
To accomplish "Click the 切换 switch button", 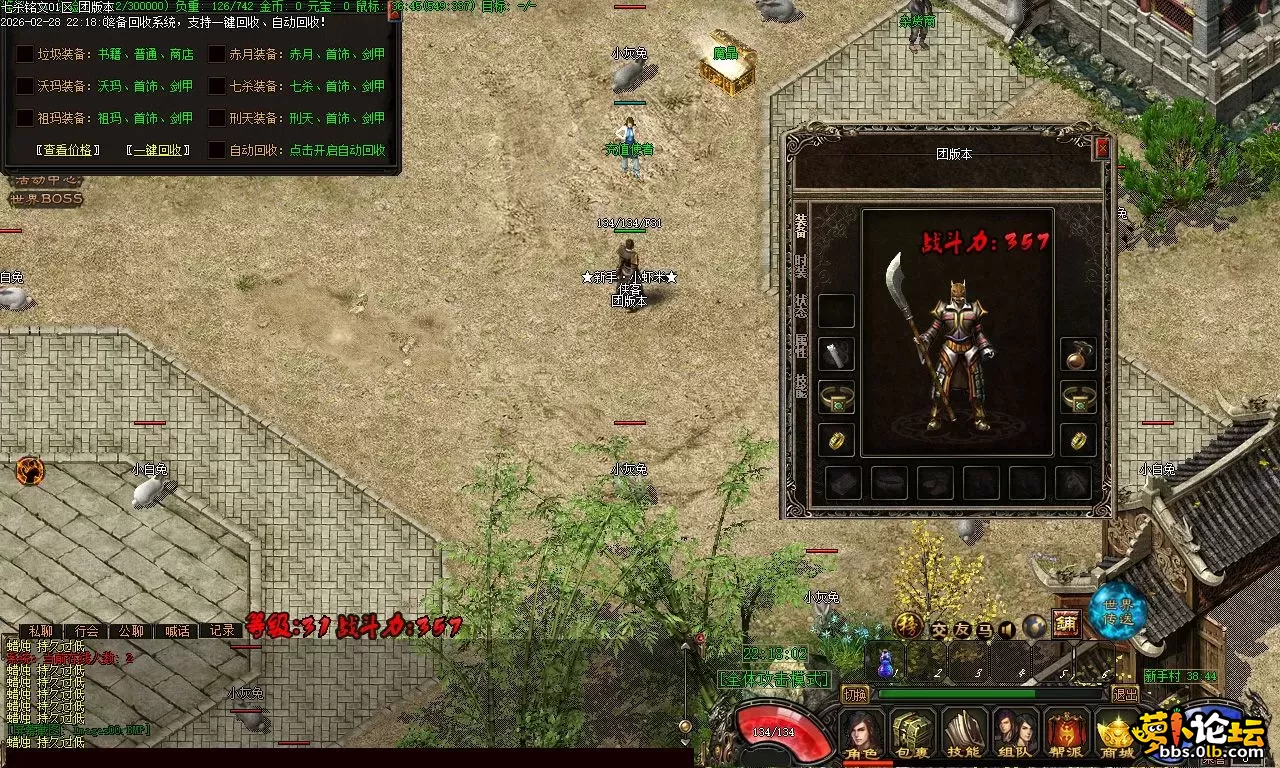I will (x=855, y=694).
